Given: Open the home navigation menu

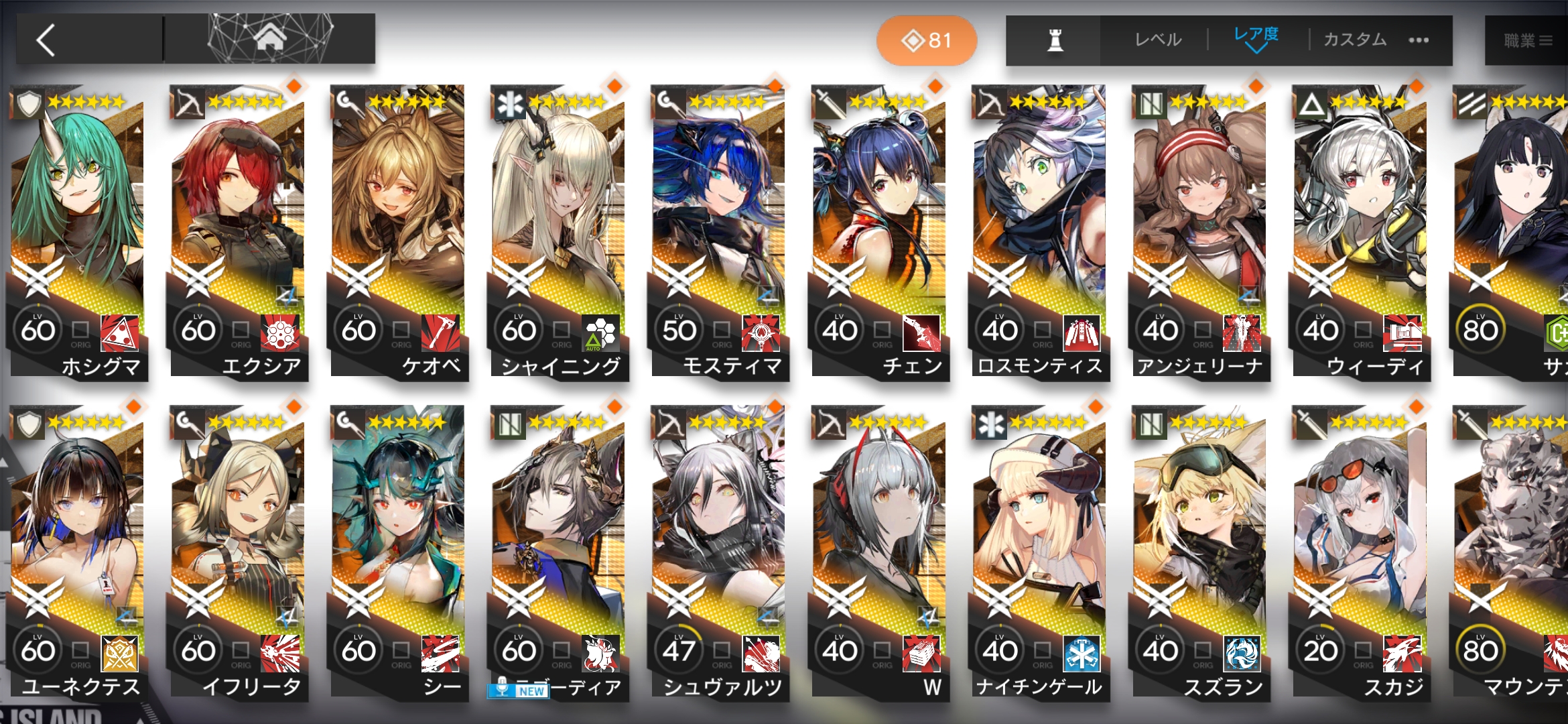Looking at the screenshot, I should (x=269, y=39).
